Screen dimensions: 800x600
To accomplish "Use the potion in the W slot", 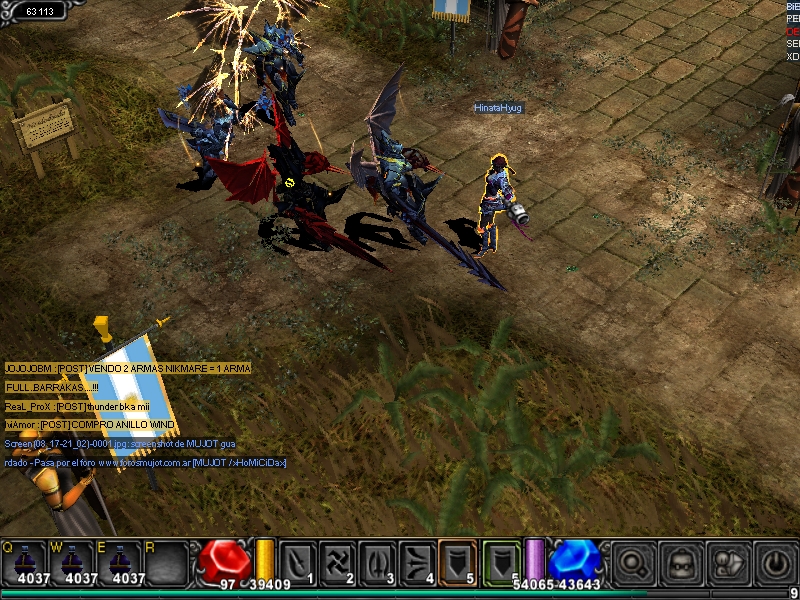I will click(x=74, y=563).
